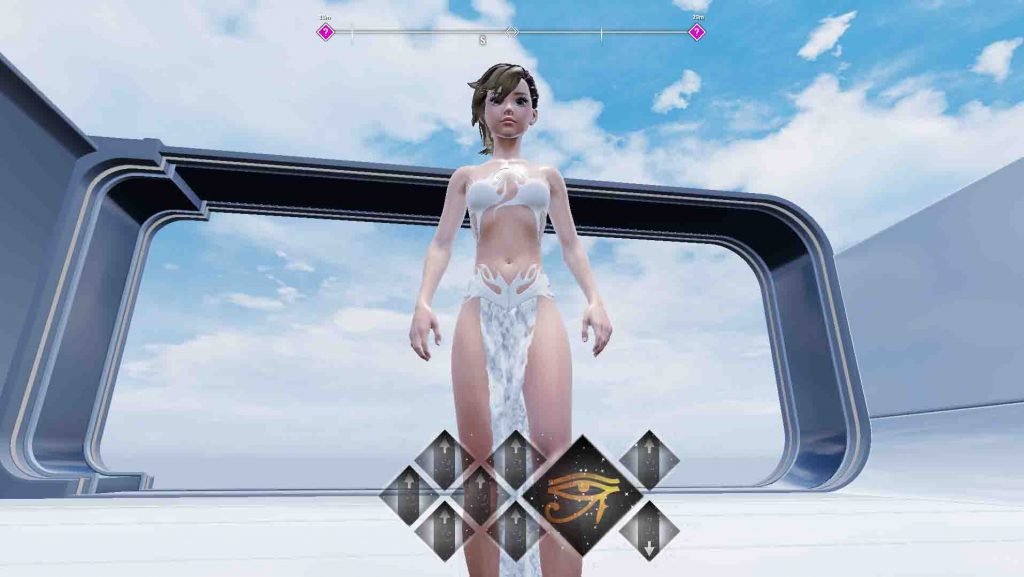Select the magenta question marker labeled 25m
Image resolution: width=1024 pixels, height=577 pixels.
(x=697, y=32)
